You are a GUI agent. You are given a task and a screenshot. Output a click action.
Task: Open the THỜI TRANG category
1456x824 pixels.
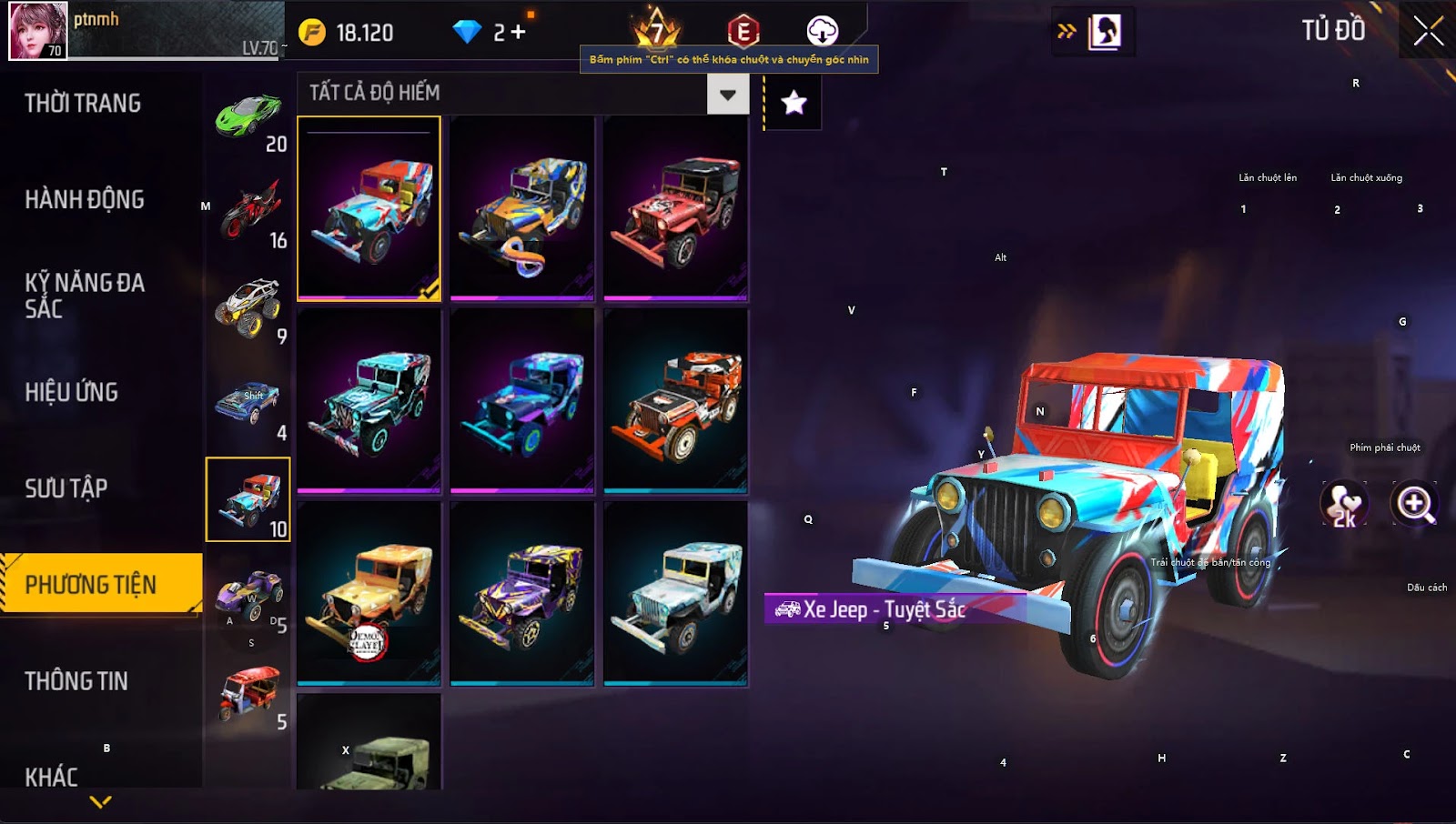83,104
